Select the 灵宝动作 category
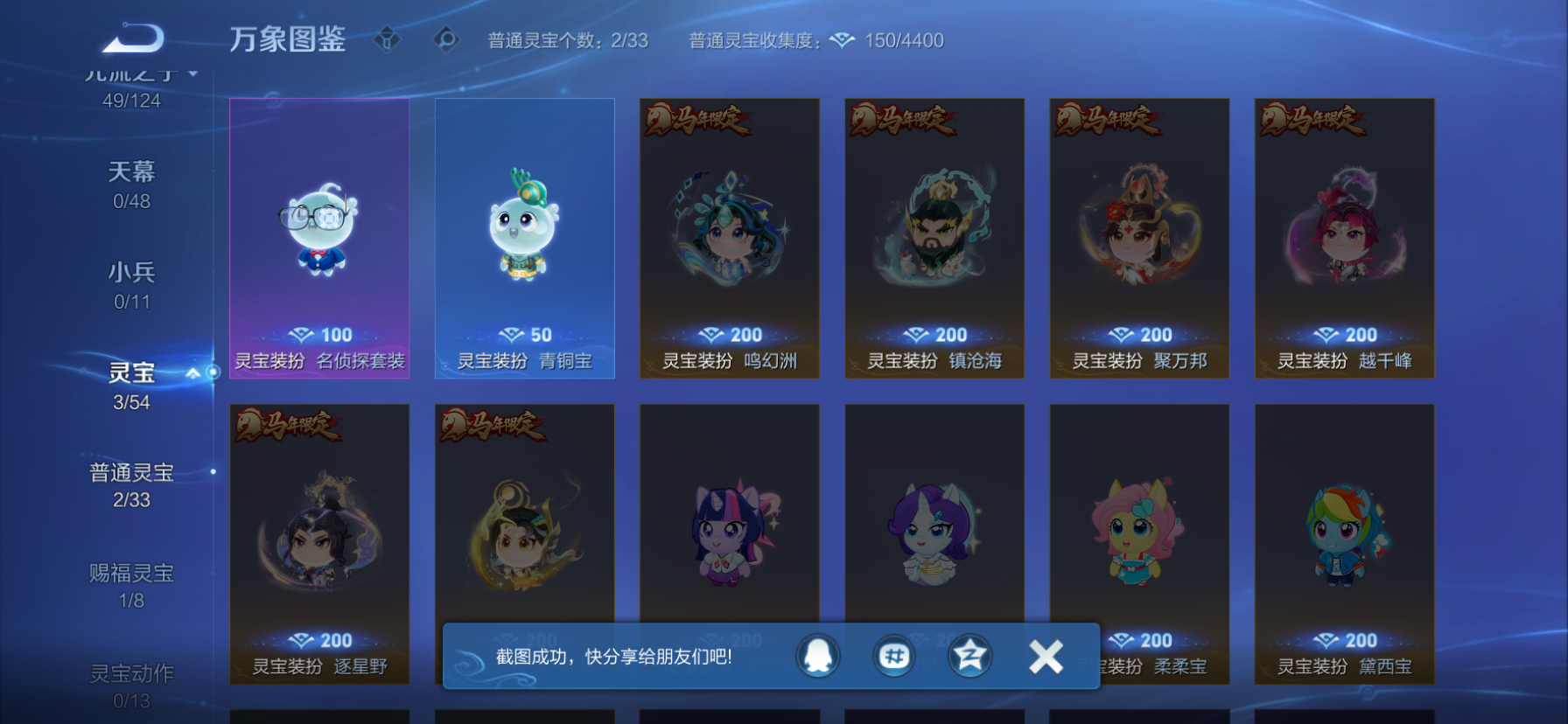This screenshot has width=1568, height=724. 133,672
